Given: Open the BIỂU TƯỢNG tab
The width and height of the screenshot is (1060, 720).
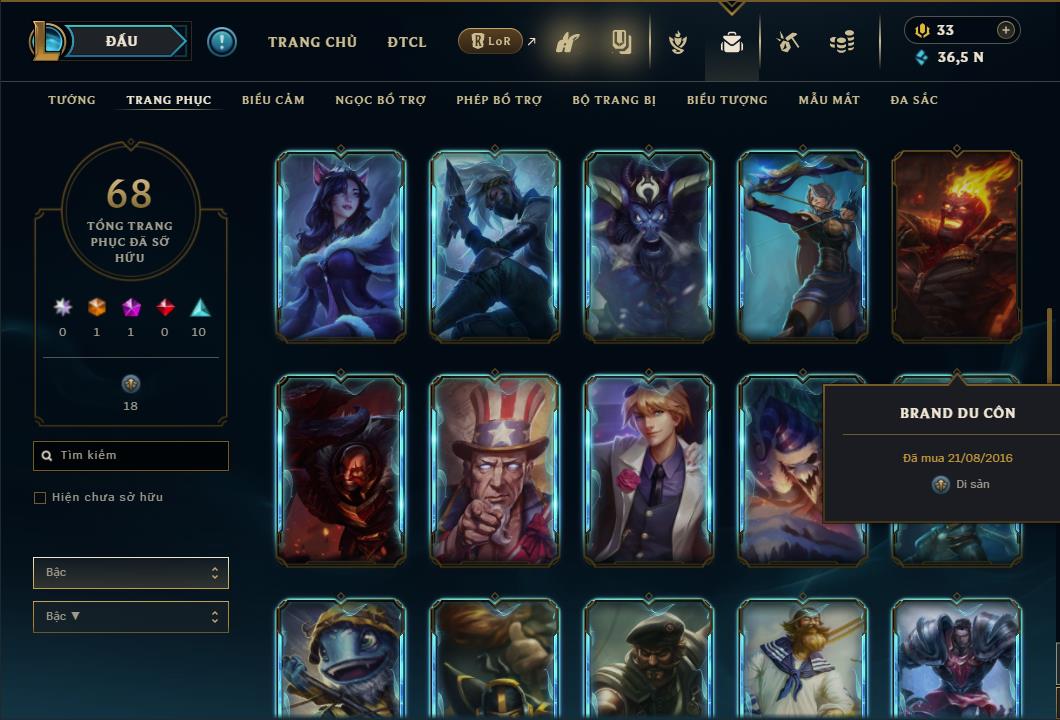Looking at the screenshot, I should click(727, 100).
